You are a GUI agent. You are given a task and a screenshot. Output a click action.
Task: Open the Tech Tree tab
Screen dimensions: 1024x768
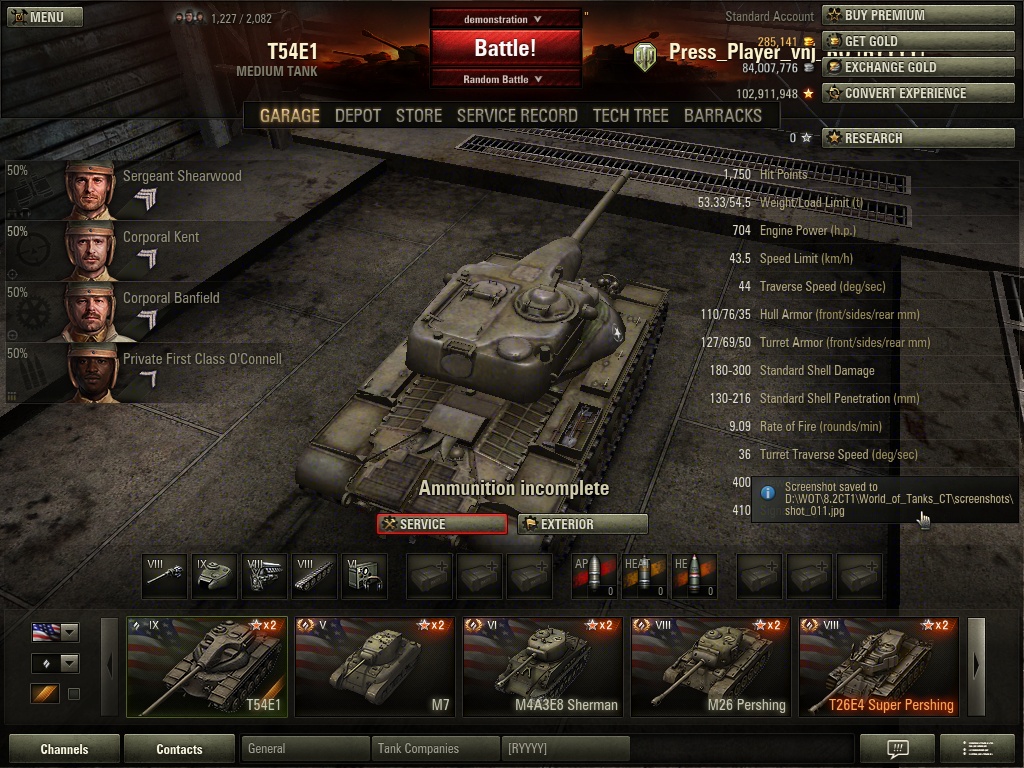click(x=630, y=116)
